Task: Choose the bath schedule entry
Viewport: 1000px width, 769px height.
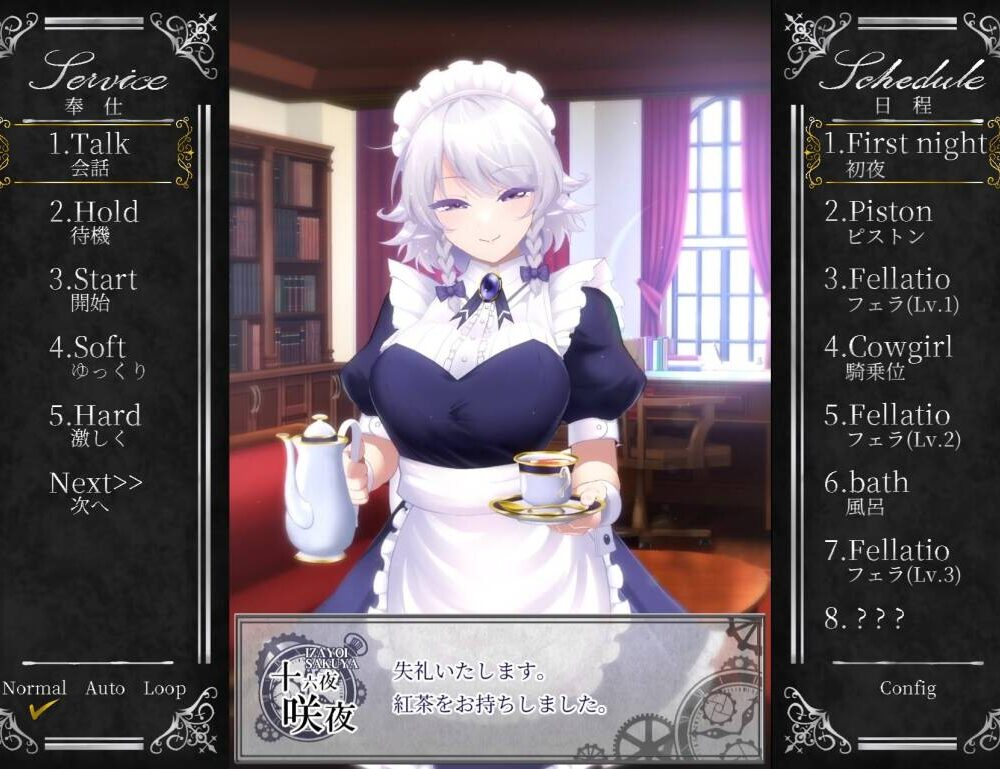Action: coord(866,491)
